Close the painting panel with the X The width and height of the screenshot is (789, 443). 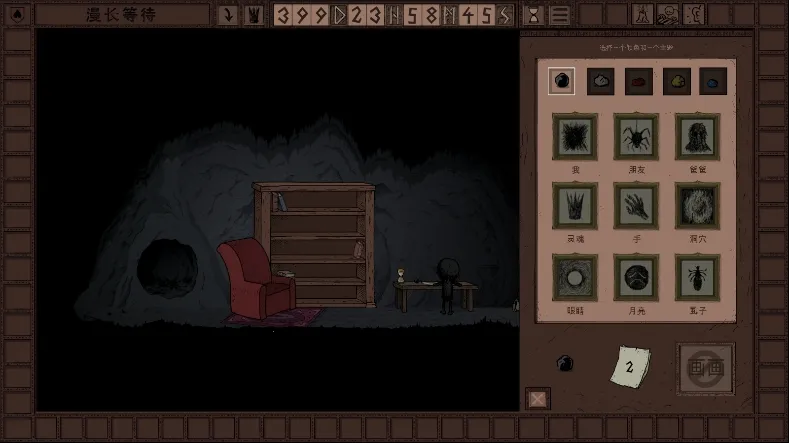538,399
